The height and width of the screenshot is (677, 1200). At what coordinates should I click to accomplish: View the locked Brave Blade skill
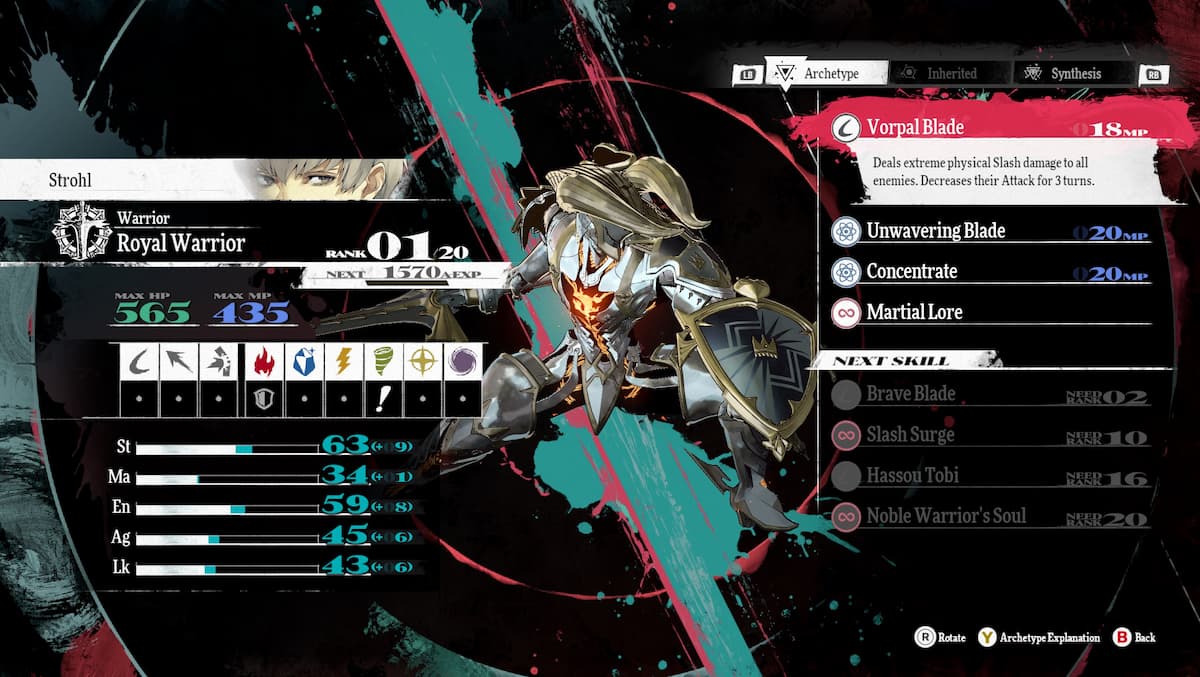(910, 394)
